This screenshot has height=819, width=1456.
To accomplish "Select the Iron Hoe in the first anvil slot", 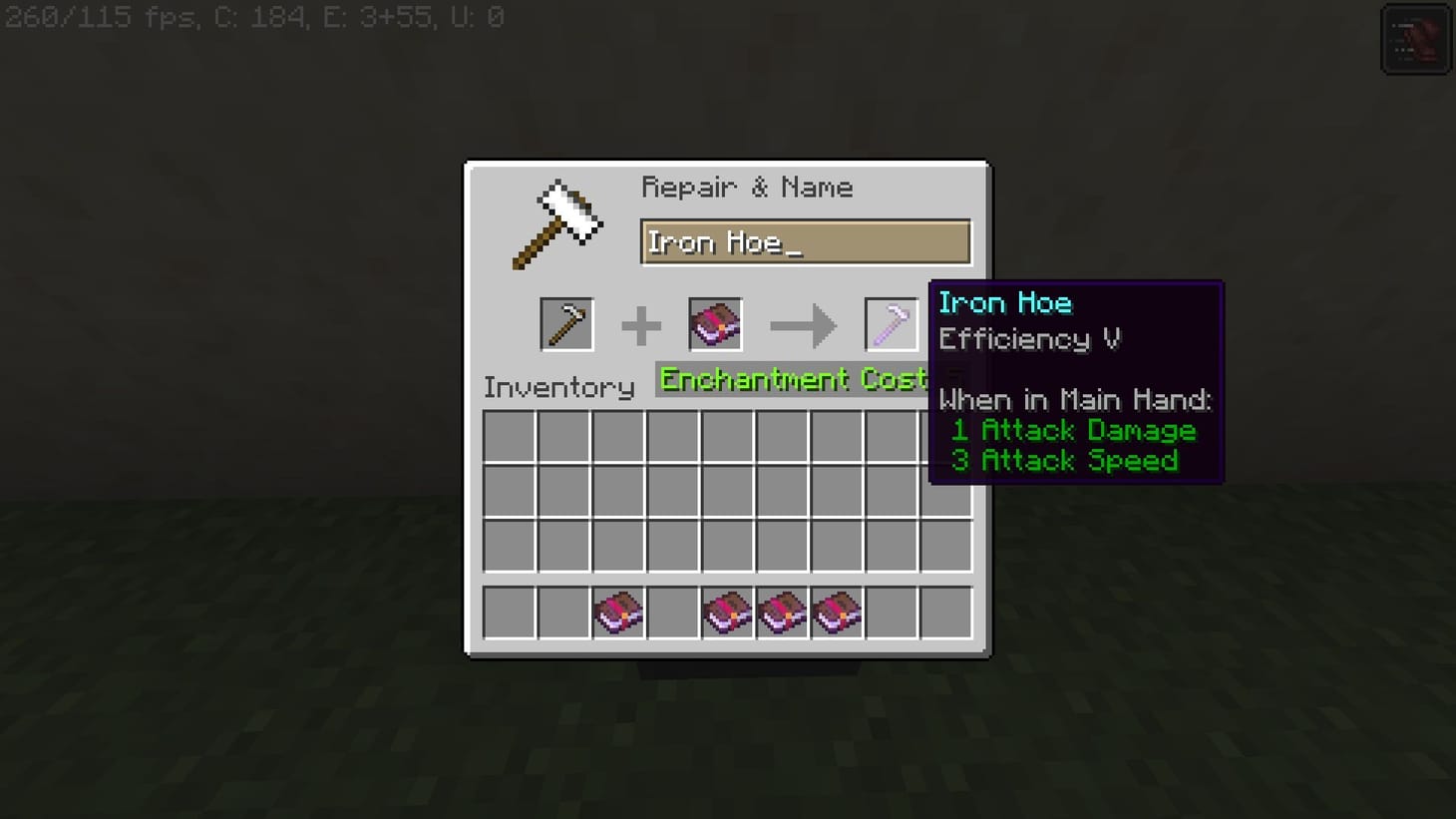I will pos(566,323).
